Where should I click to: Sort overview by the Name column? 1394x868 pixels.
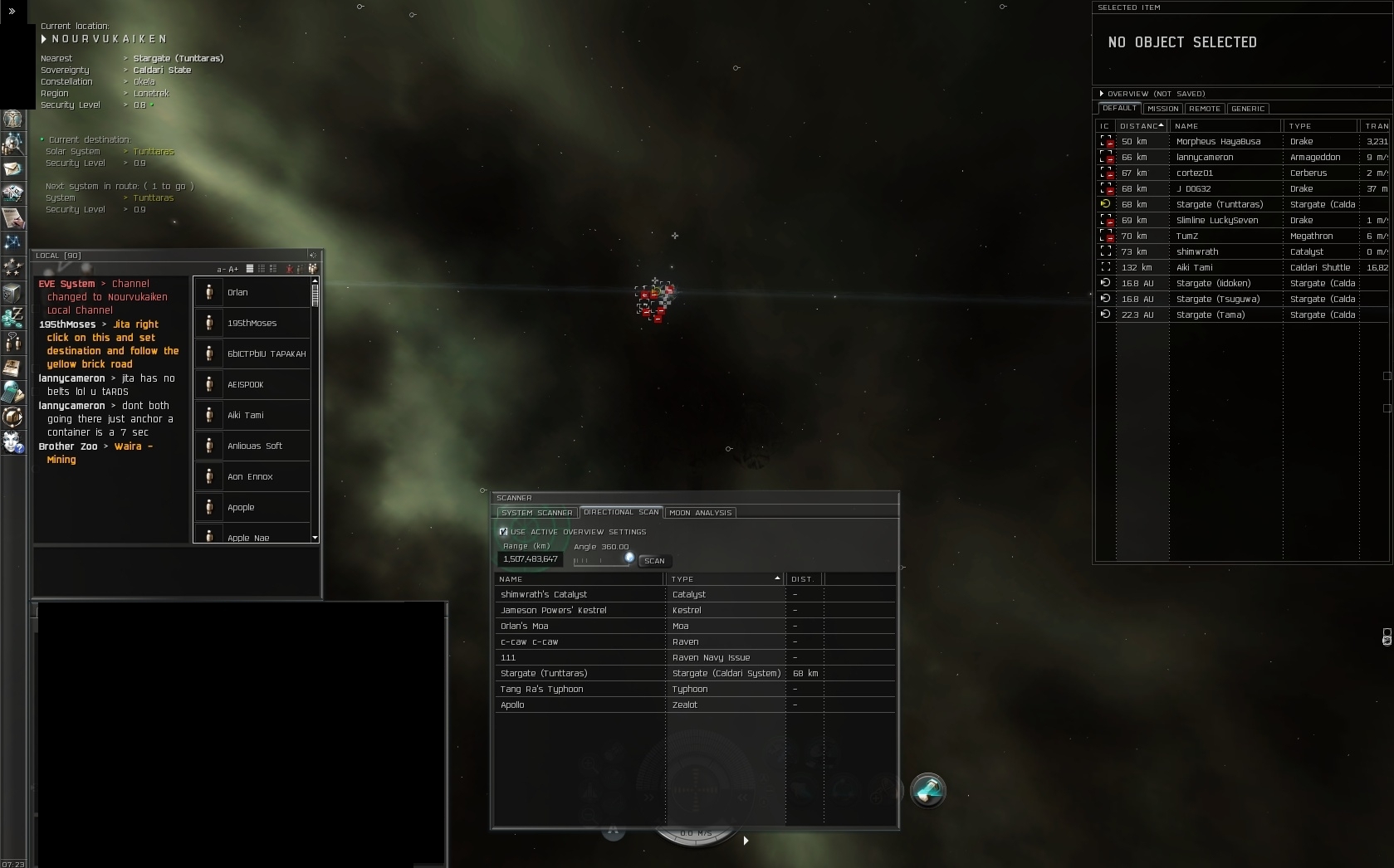[x=1225, y=126]
